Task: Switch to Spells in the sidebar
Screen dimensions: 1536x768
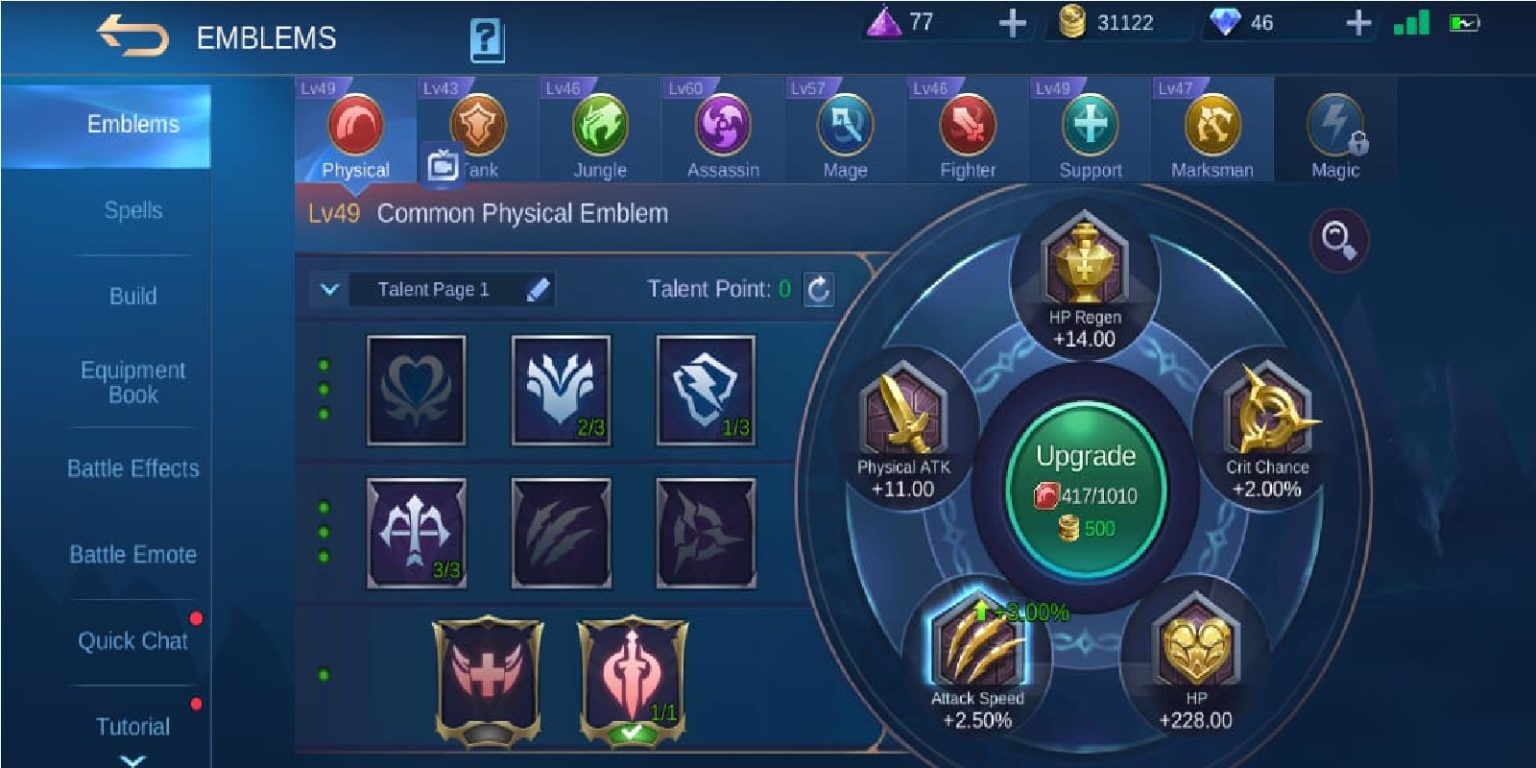Action: tap(133, 210)
